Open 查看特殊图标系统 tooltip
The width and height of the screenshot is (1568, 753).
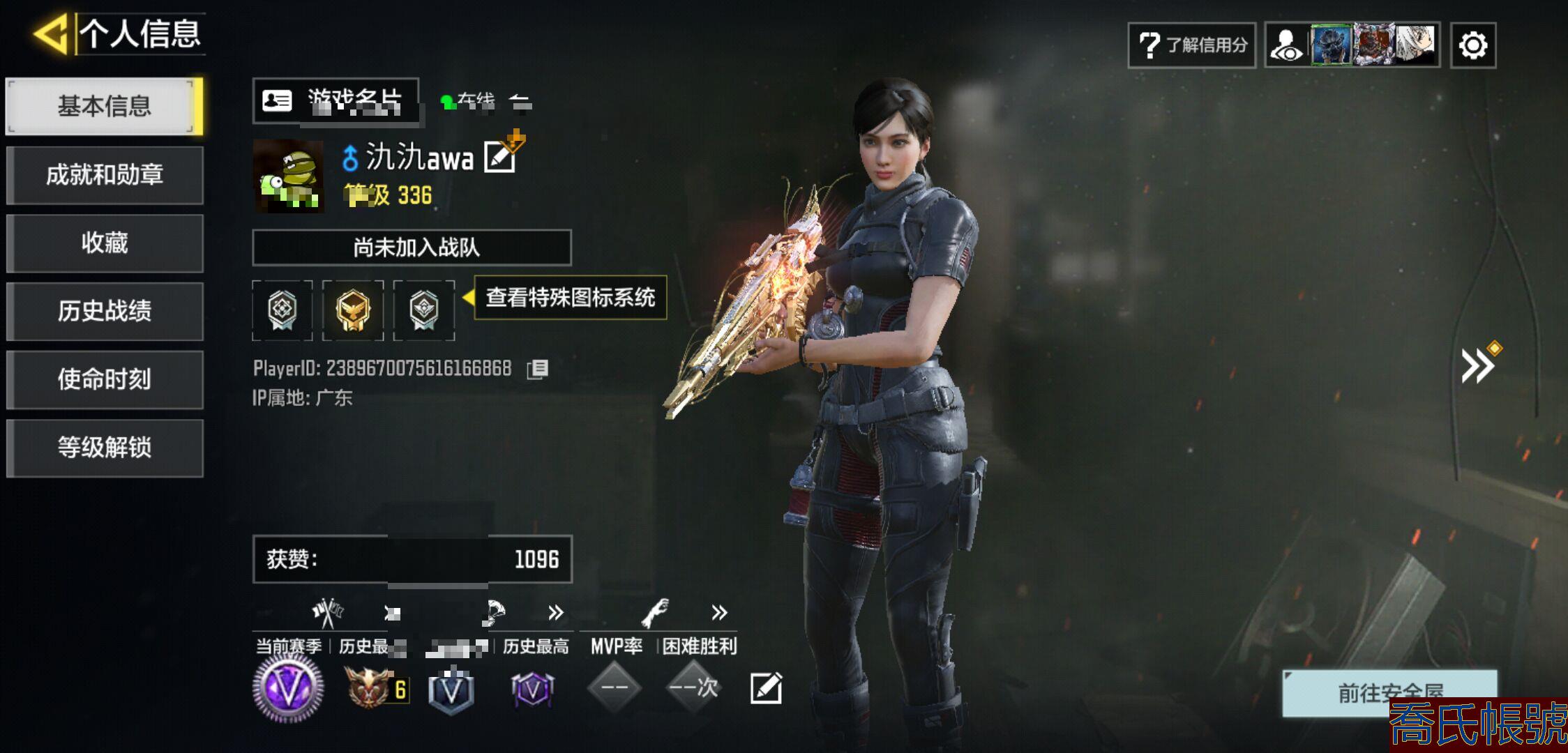pos(570,298)
